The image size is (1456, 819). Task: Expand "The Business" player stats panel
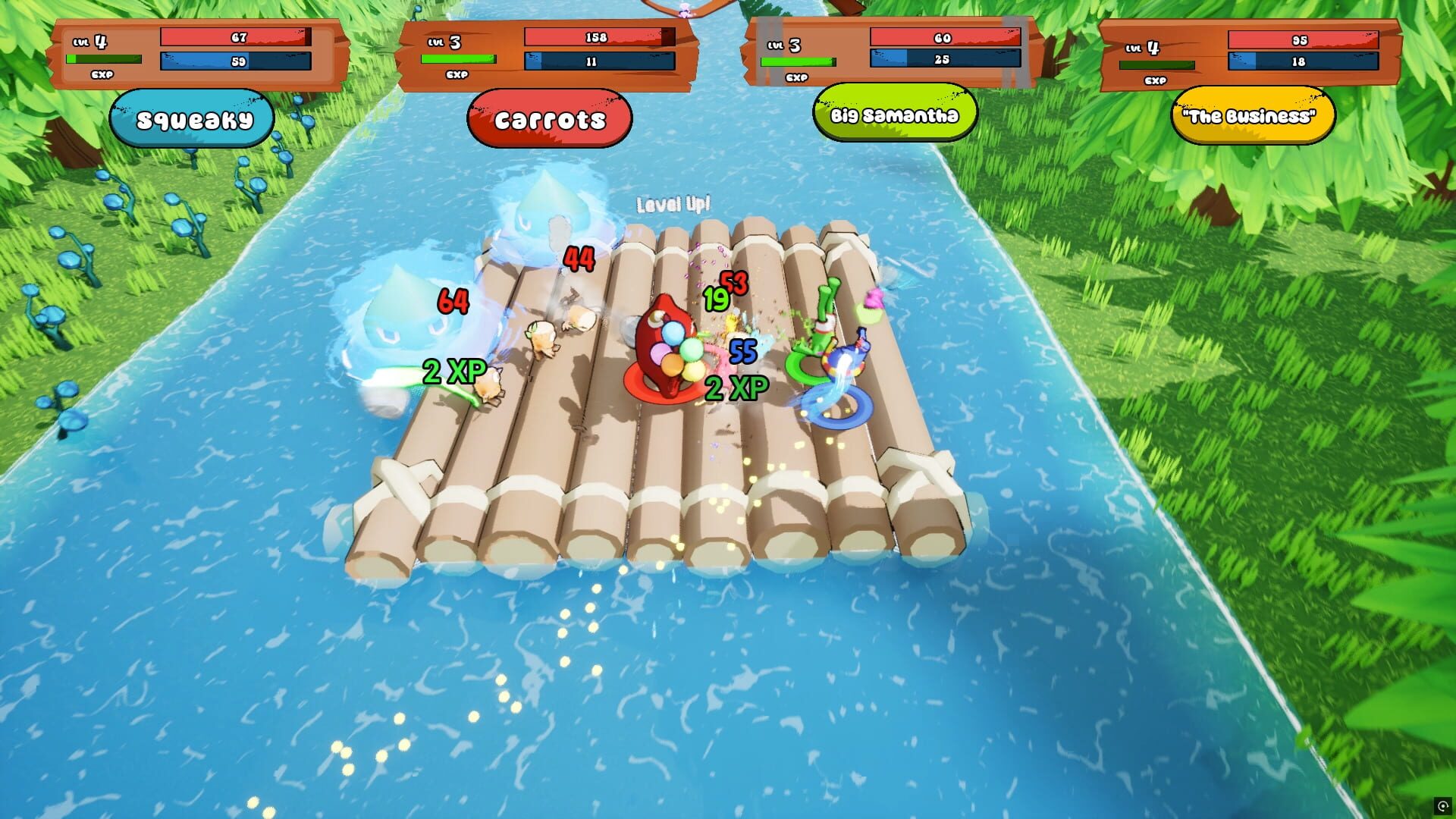[1251, 51]
